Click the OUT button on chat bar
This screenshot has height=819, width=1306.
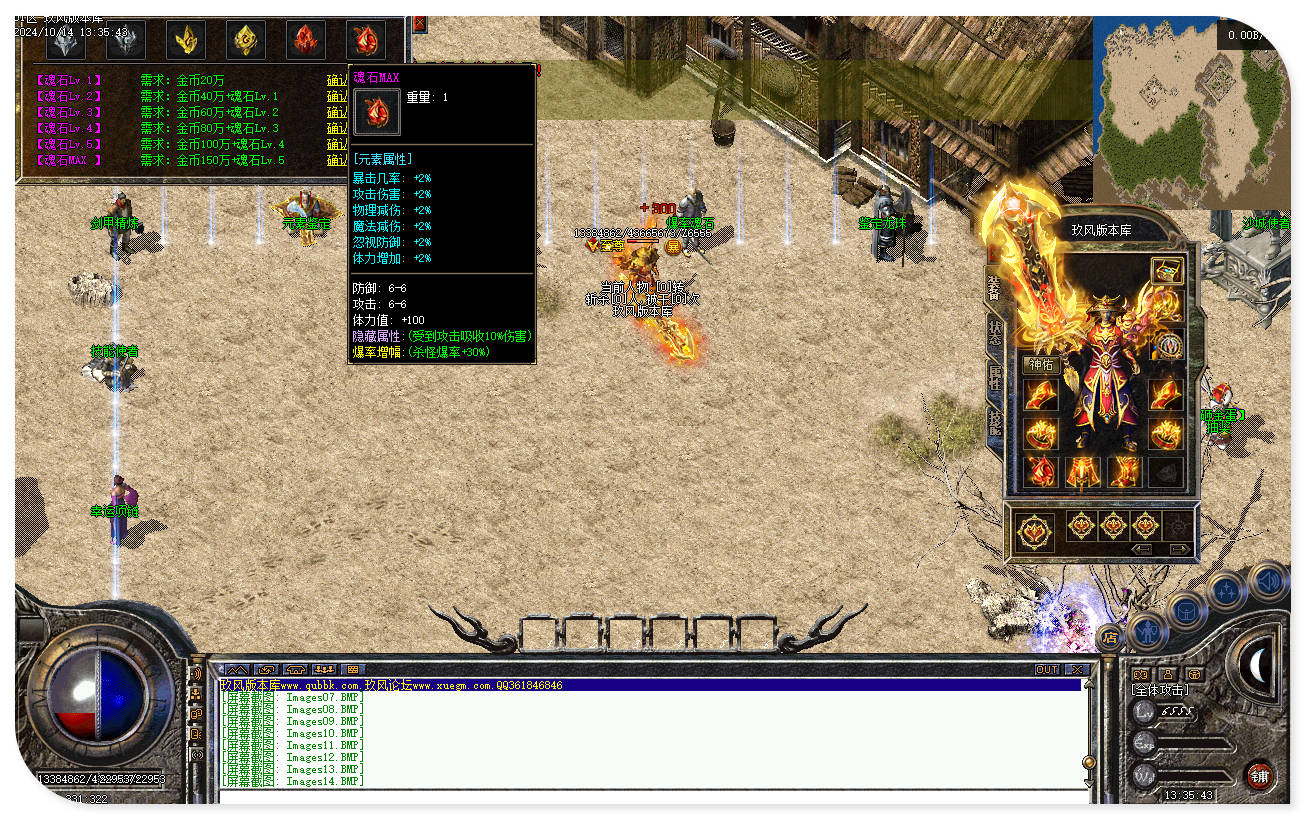1046,669
